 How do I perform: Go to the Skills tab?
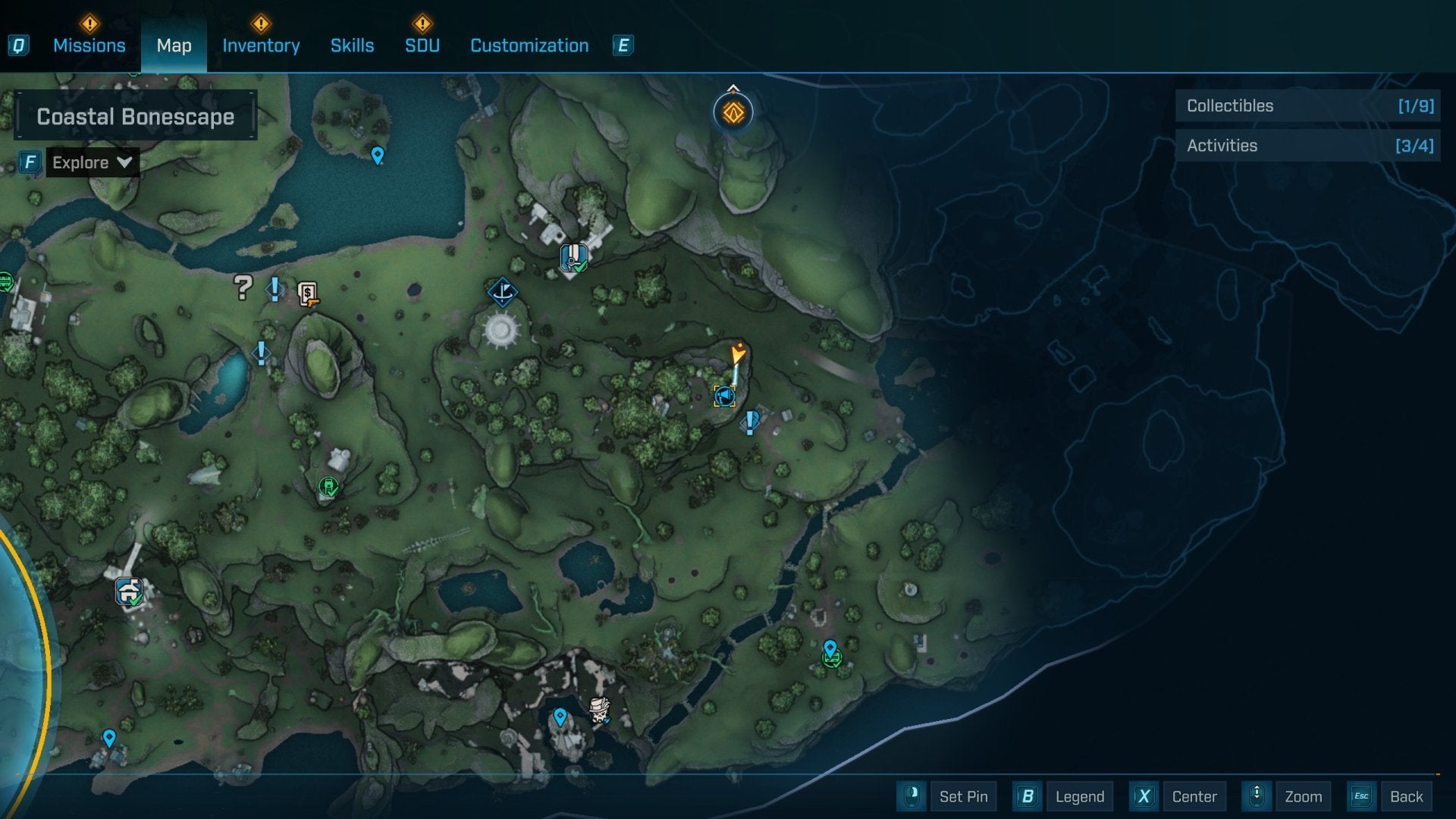(x=352, y=45)
